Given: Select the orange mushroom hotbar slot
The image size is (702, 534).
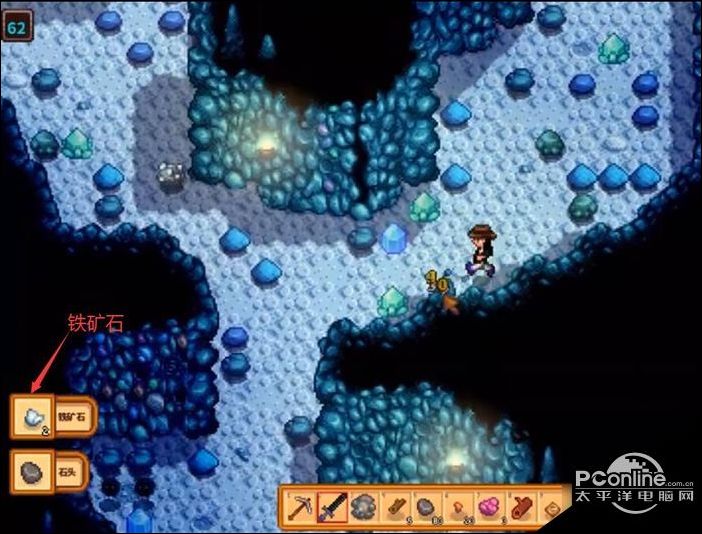Looking at the screenshot, I should (x=457, y=507).
